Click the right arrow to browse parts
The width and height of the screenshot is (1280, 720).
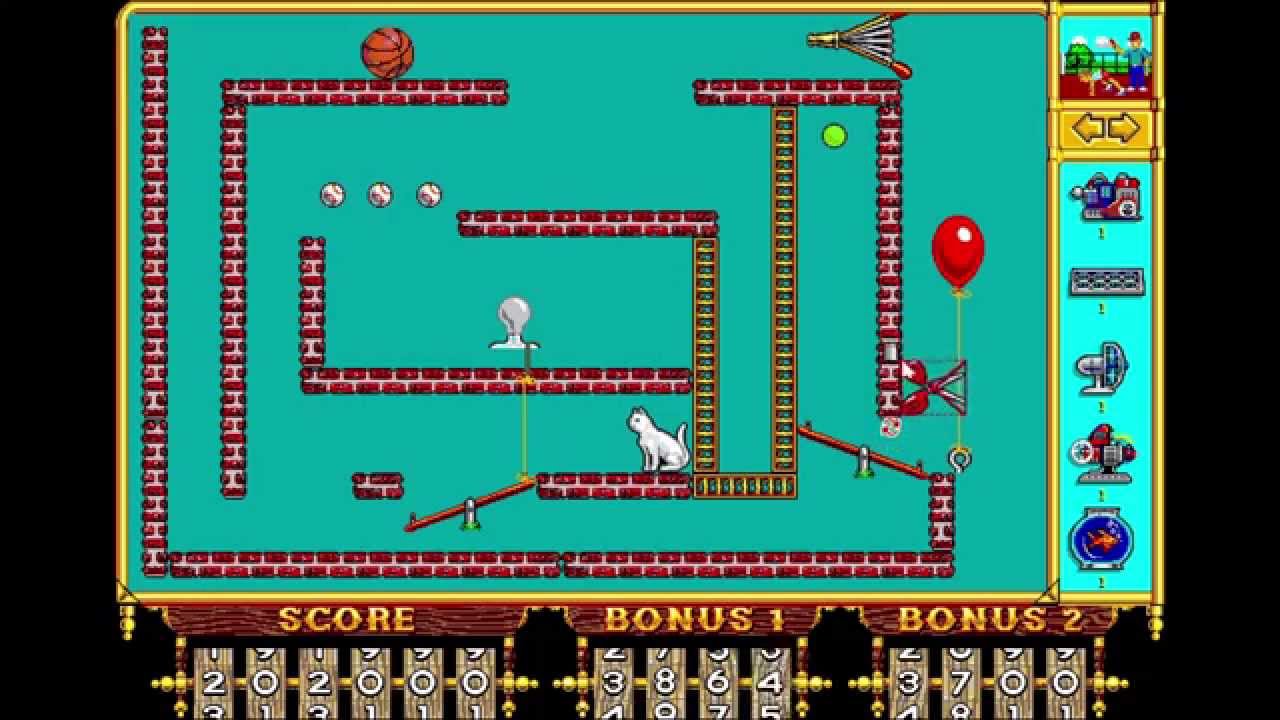pyautogui.click(x=1125, y=126)
